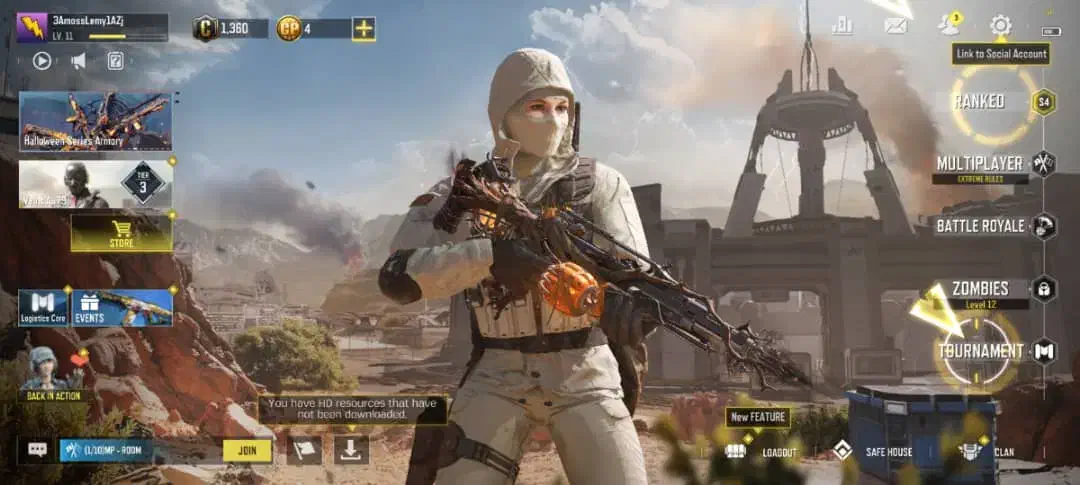Open the chat box icon
The height and width of the screenshot is (485, 1080).
coord(38,450)
